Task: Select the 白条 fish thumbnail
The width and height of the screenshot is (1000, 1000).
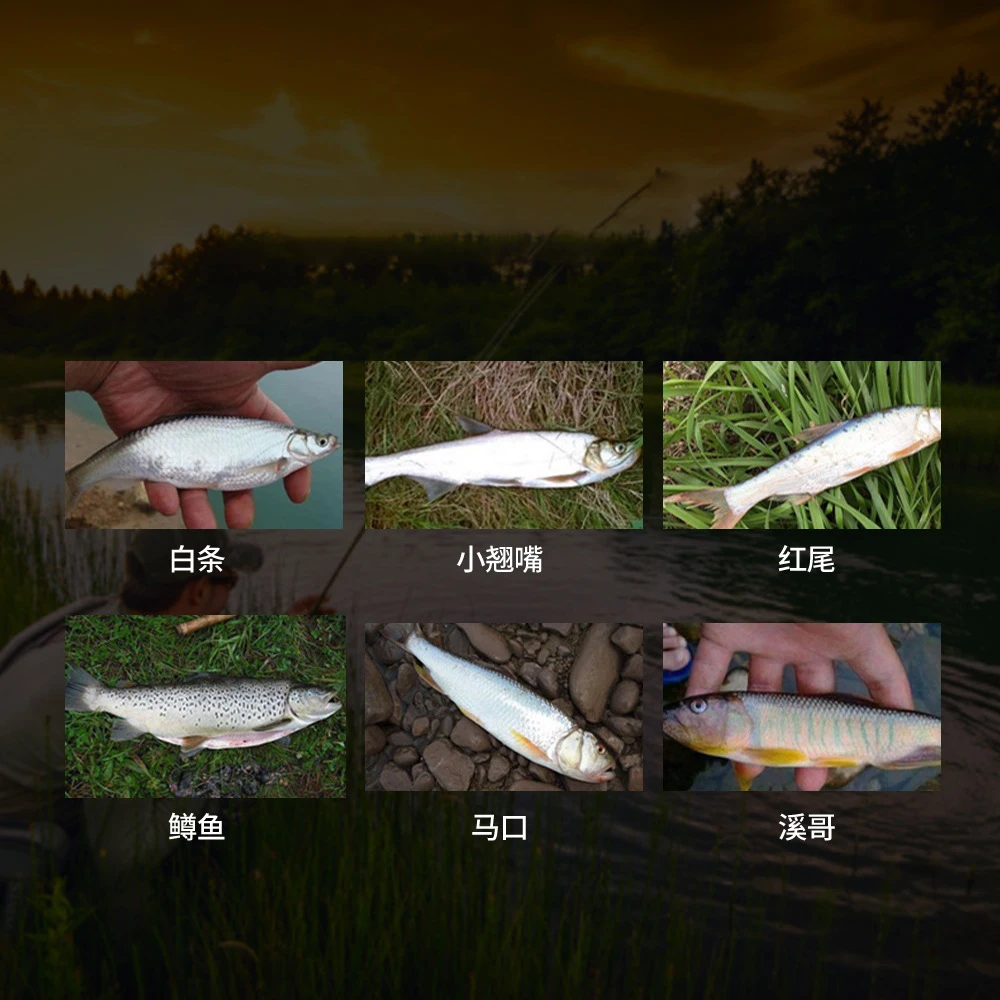Action: click(x=204, y=445)
